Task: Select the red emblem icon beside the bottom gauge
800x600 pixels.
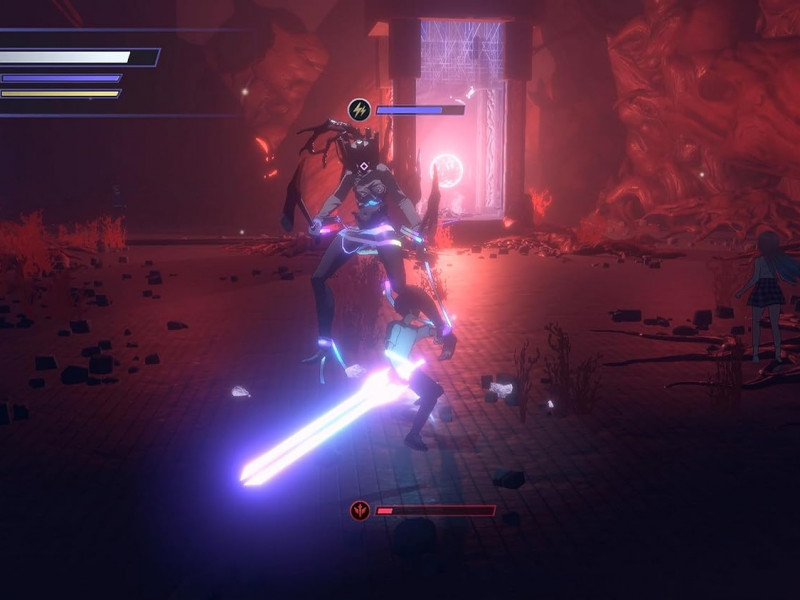Action: pyautogui.click(x=360, y=511)
